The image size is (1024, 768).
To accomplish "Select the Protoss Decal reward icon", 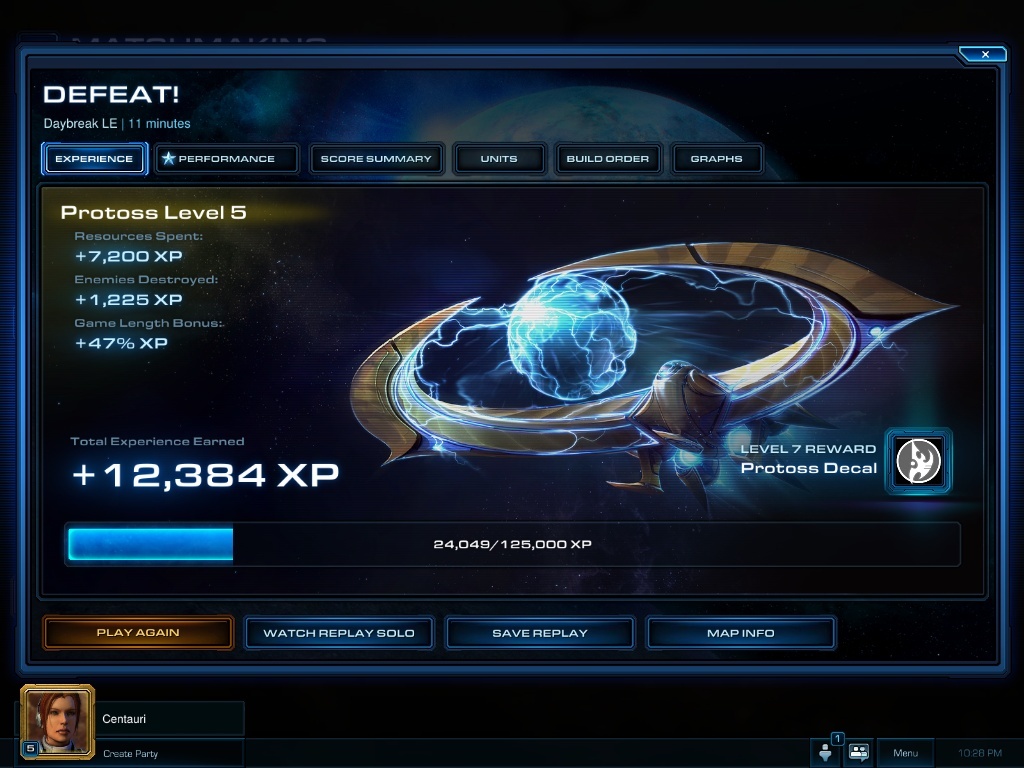I will point(918,461).
